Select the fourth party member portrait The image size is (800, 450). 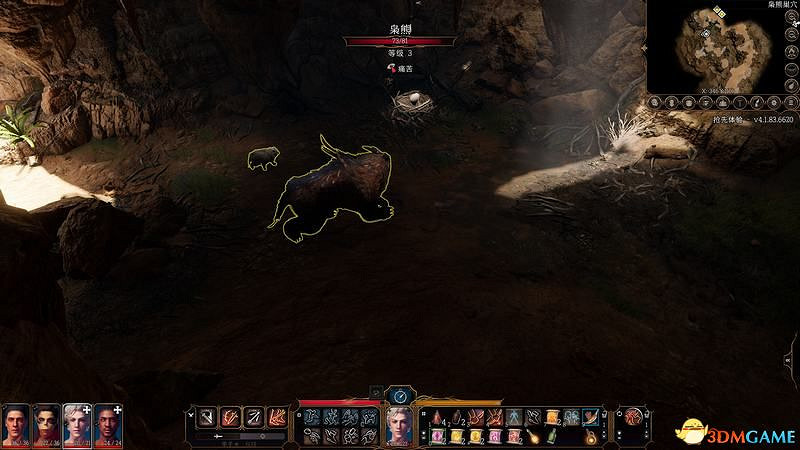click(x=108, y=423)
